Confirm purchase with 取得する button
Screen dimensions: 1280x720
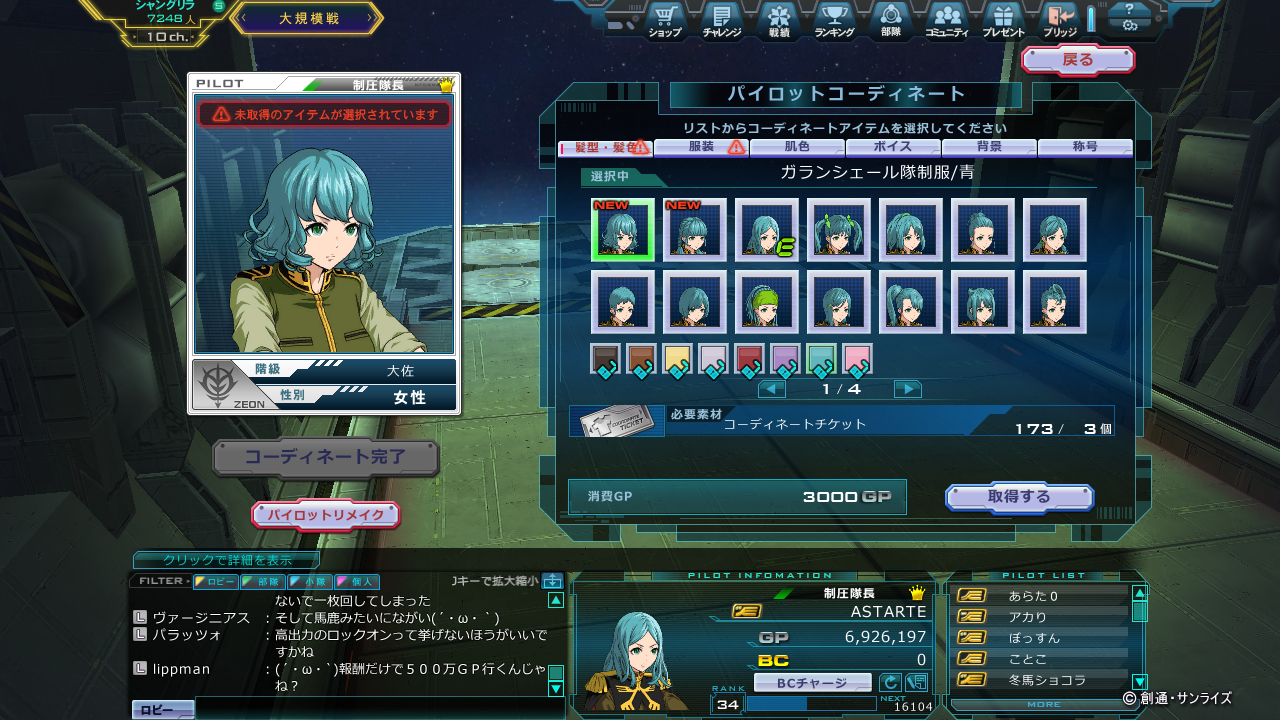click(x=1019, y=497)
